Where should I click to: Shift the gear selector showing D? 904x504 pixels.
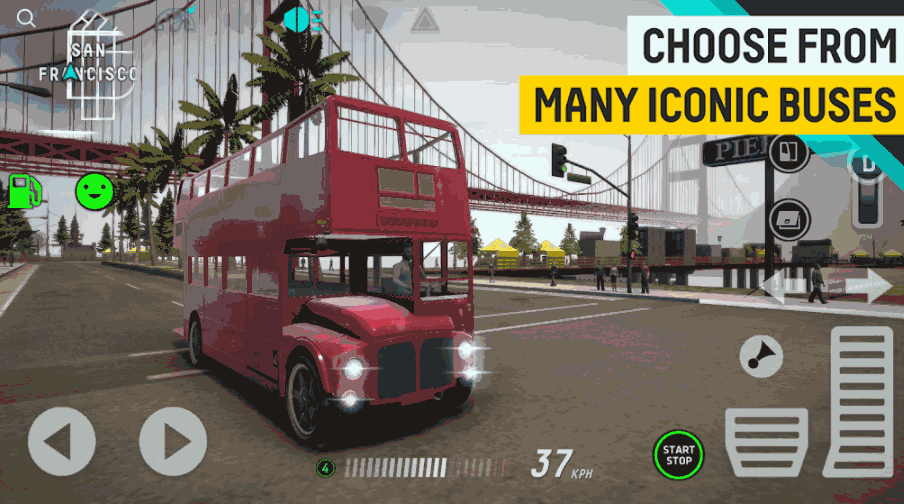coord(866,190)
